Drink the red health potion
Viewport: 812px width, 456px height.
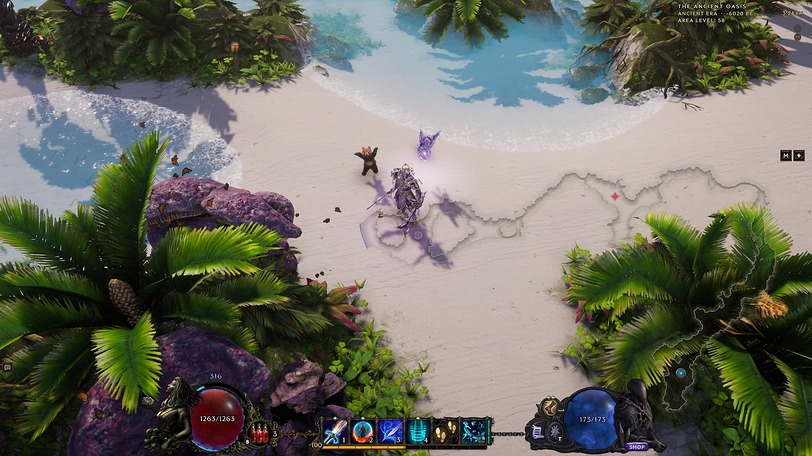tap(262, 434)
